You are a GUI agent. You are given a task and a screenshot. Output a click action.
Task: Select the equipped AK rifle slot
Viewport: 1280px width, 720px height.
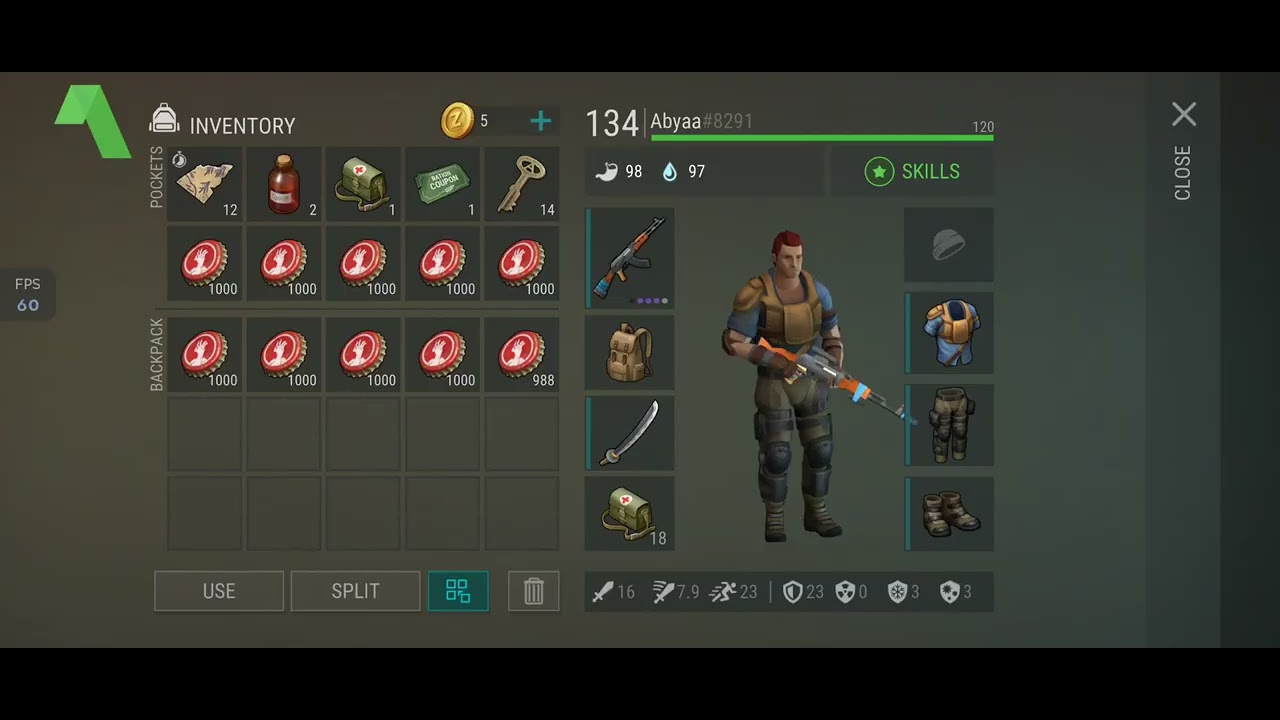coord(630,258)
